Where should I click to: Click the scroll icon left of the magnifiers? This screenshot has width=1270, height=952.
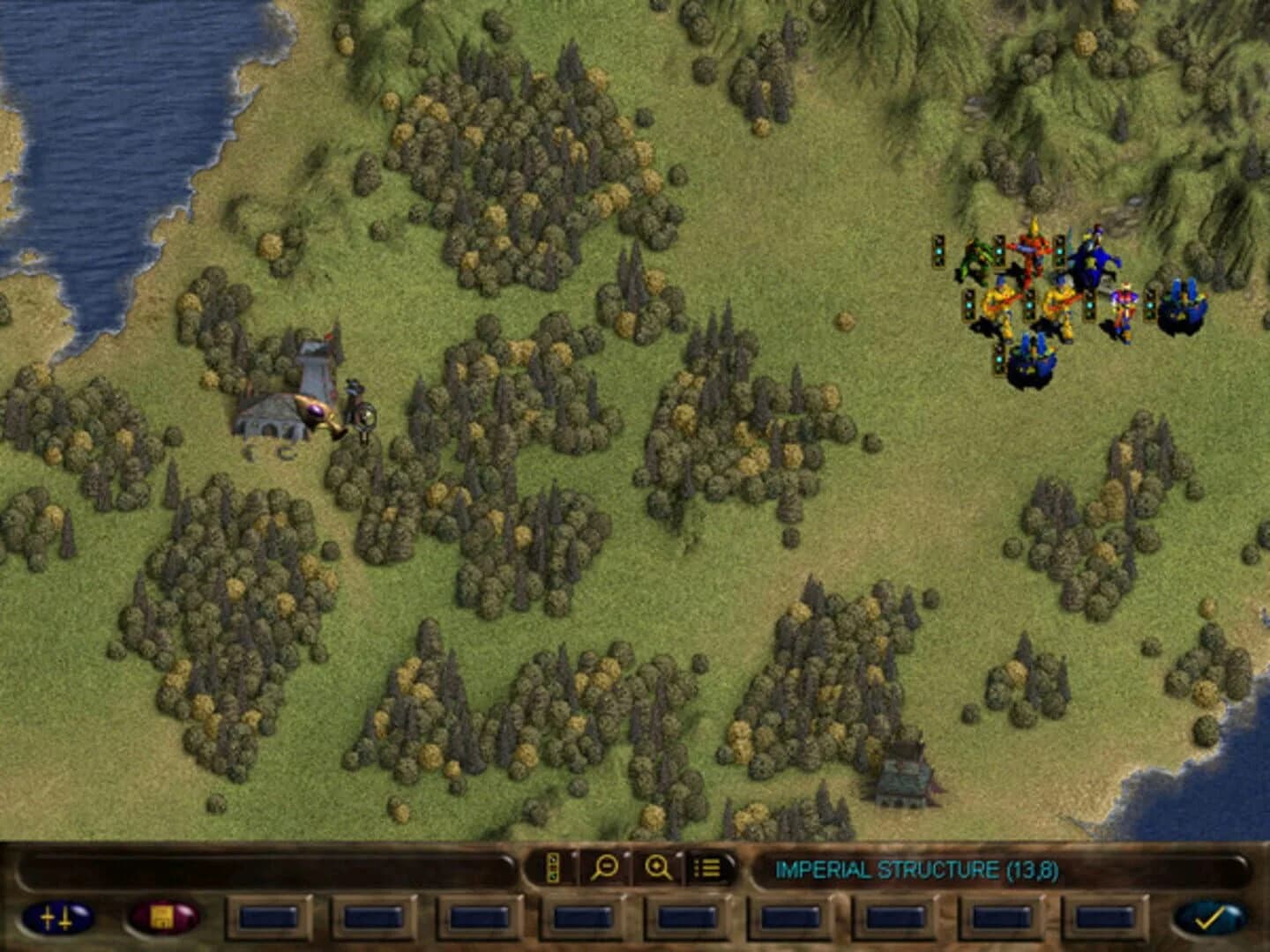552,868
